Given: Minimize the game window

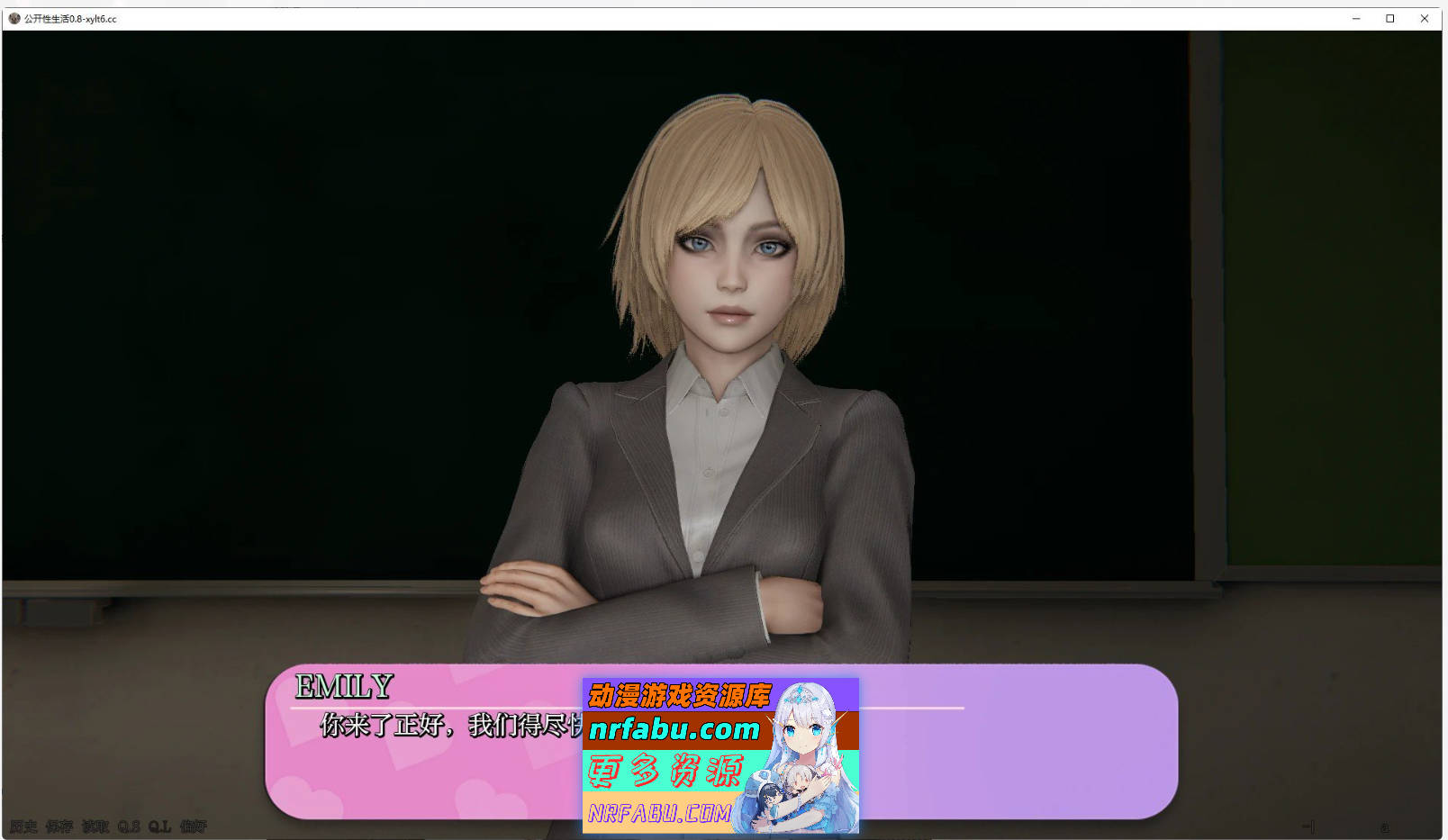Looking at the screenshot, I should [x=1355, y=17].
